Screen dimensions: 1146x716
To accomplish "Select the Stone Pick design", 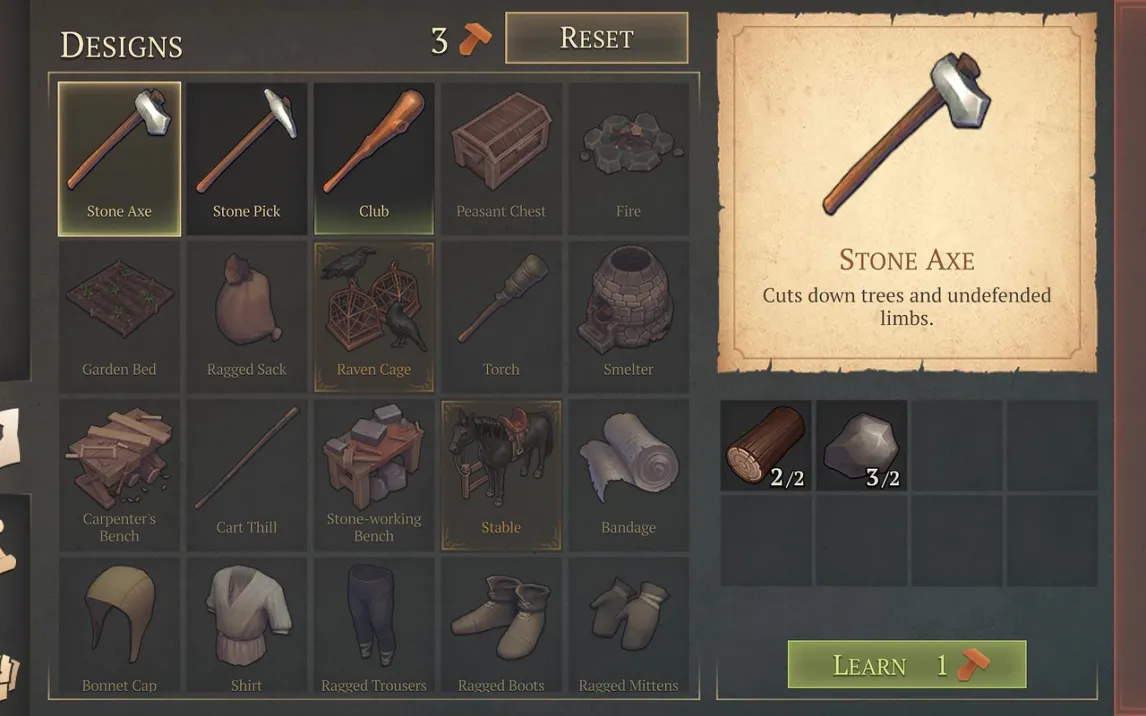I will pyautogui.click(x=246, y=158).
